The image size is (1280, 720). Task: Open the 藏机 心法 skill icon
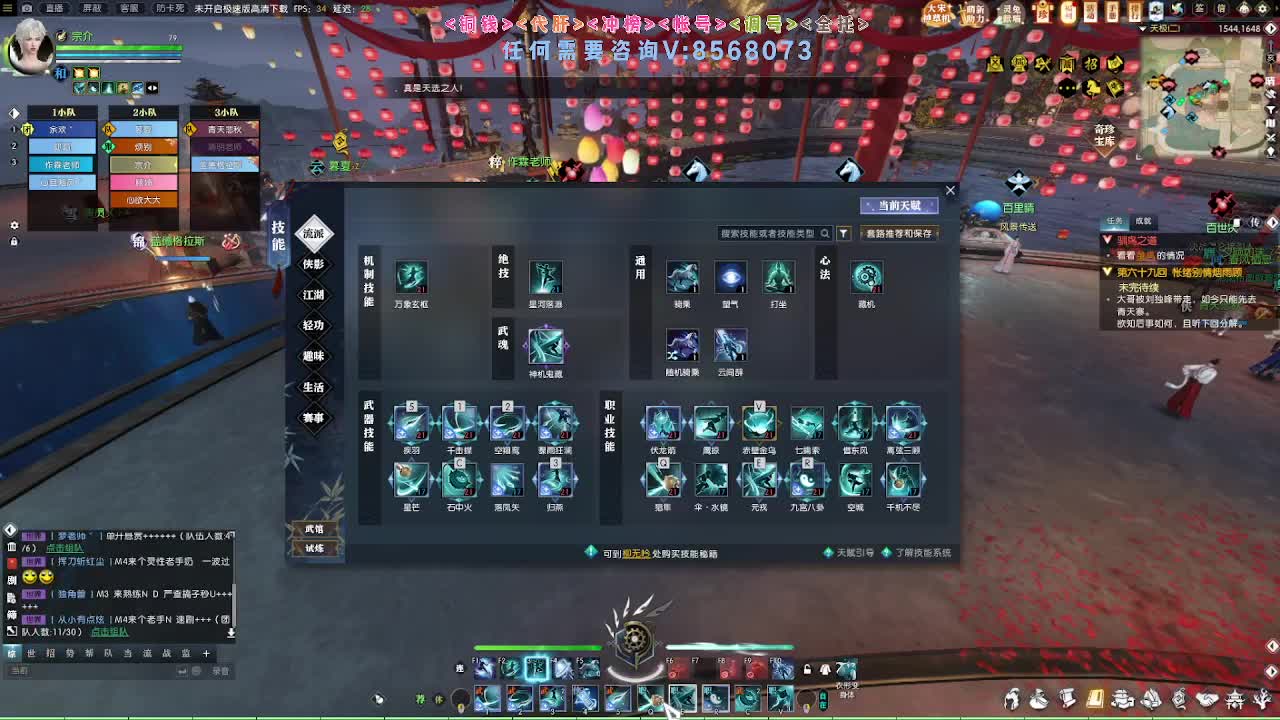click(x=866, y=279)
